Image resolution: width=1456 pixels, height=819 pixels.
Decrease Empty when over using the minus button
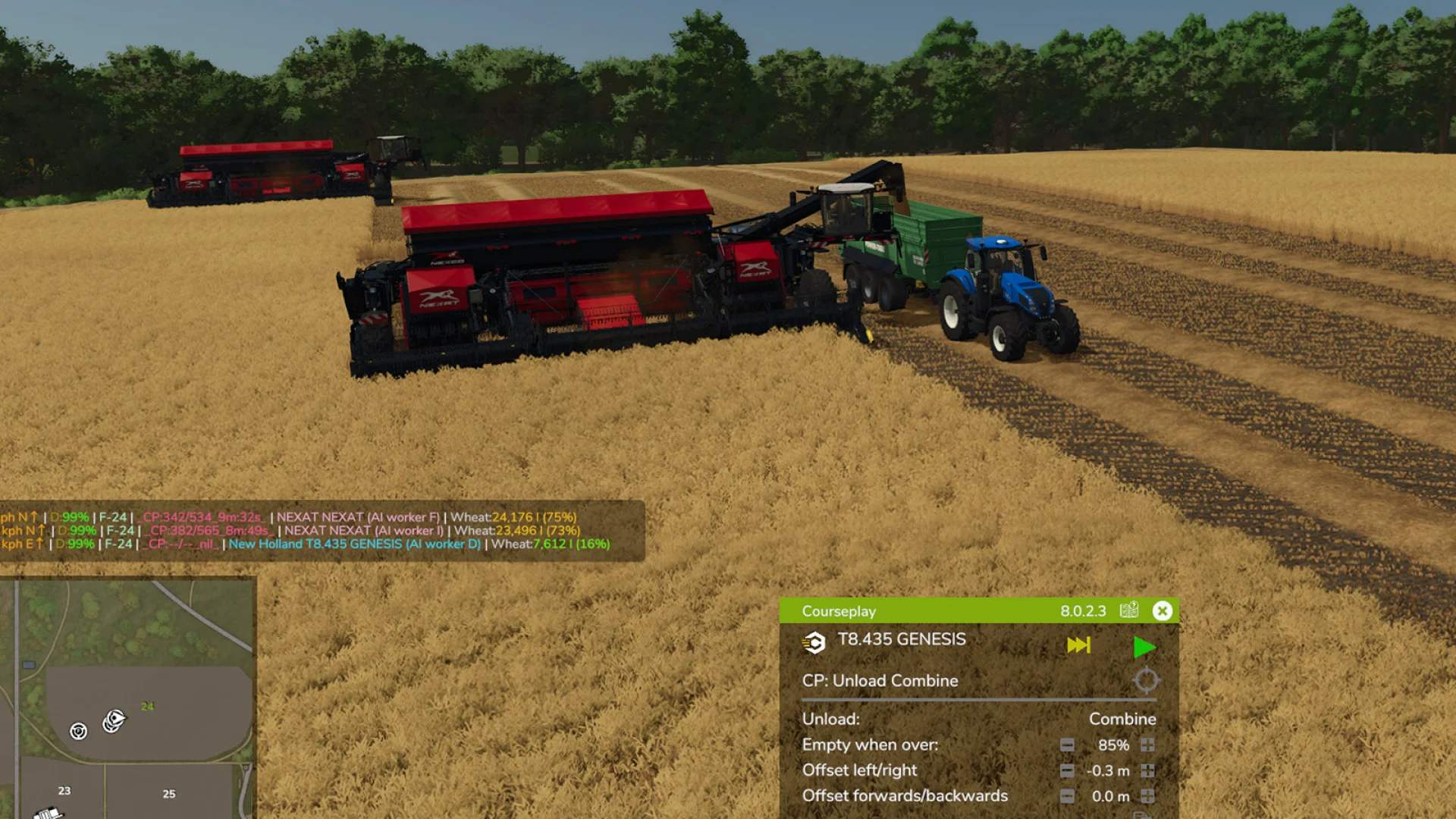[x=1068, y=745]
